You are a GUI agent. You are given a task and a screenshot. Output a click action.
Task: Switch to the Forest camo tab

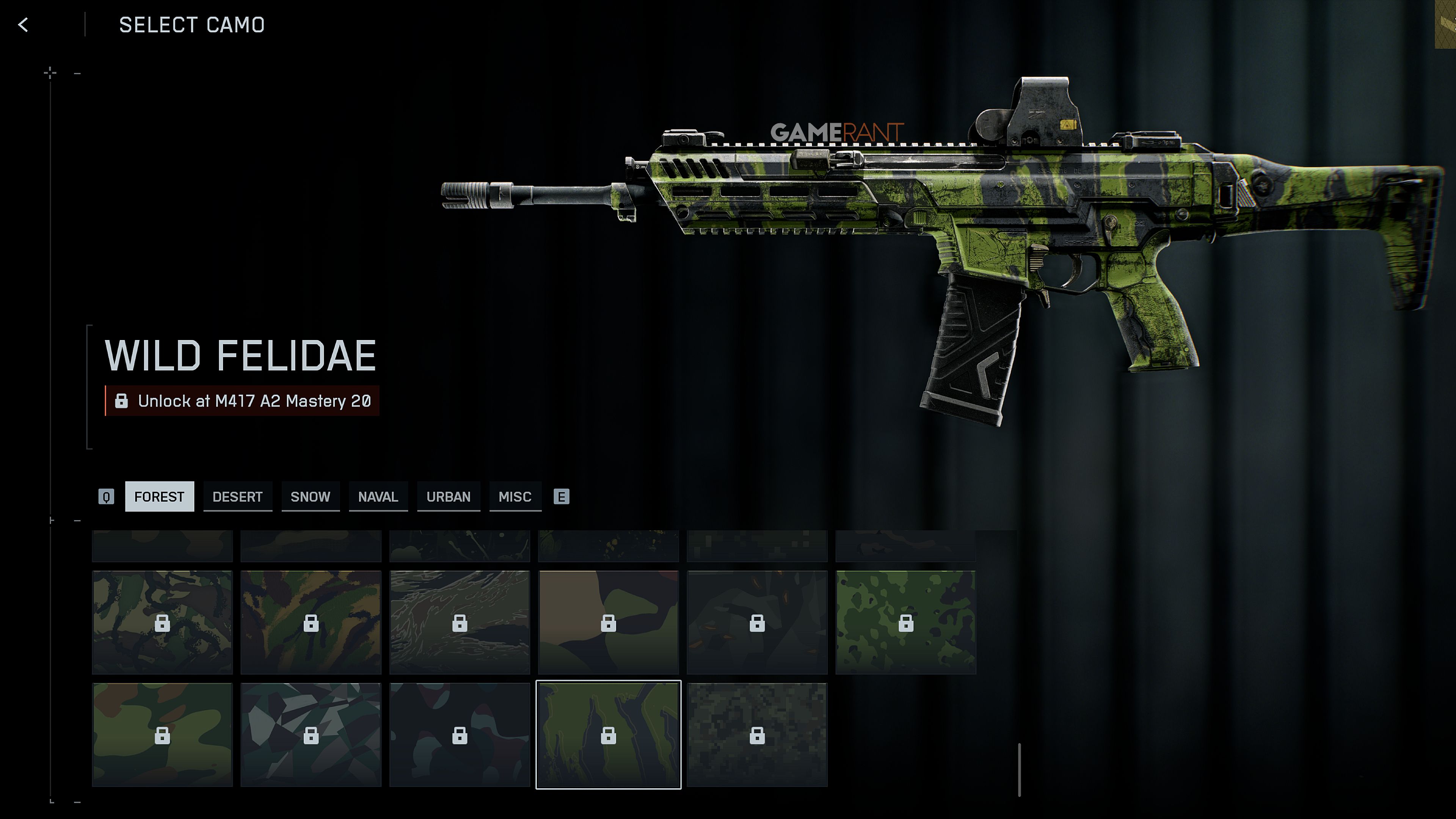[159, 496]
